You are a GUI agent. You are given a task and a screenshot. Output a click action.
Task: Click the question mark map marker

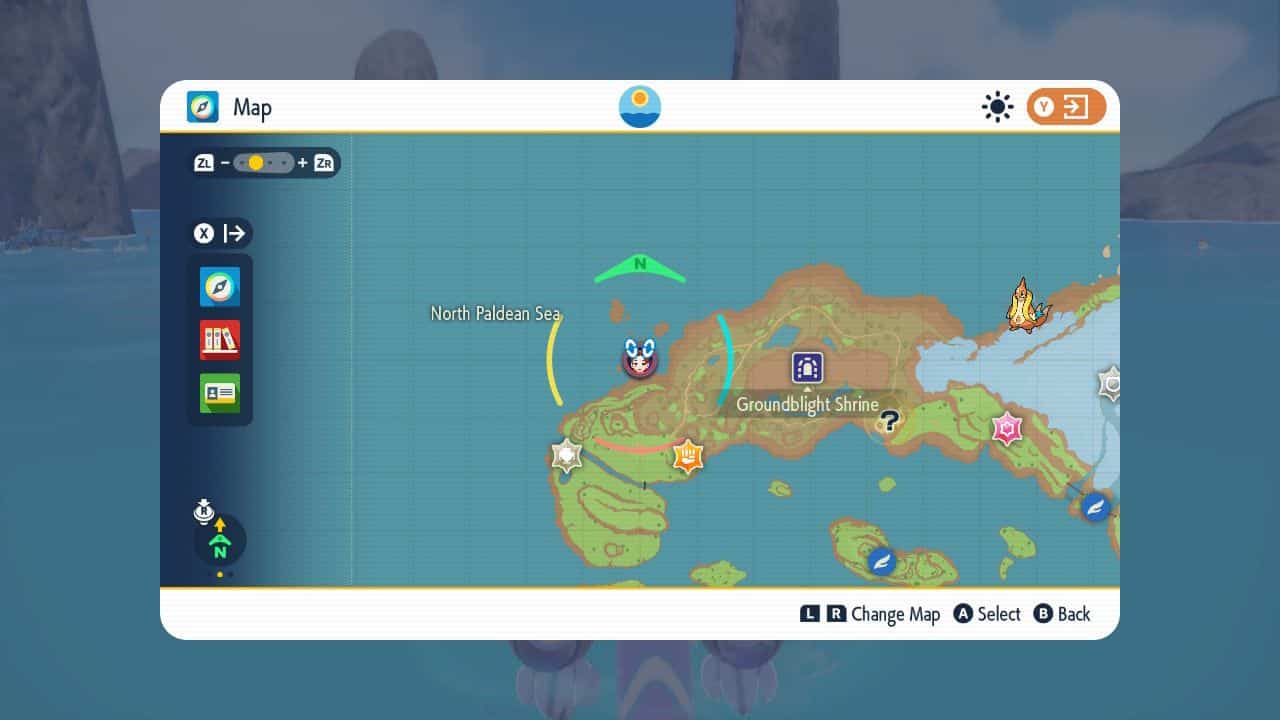coord(888,421)
